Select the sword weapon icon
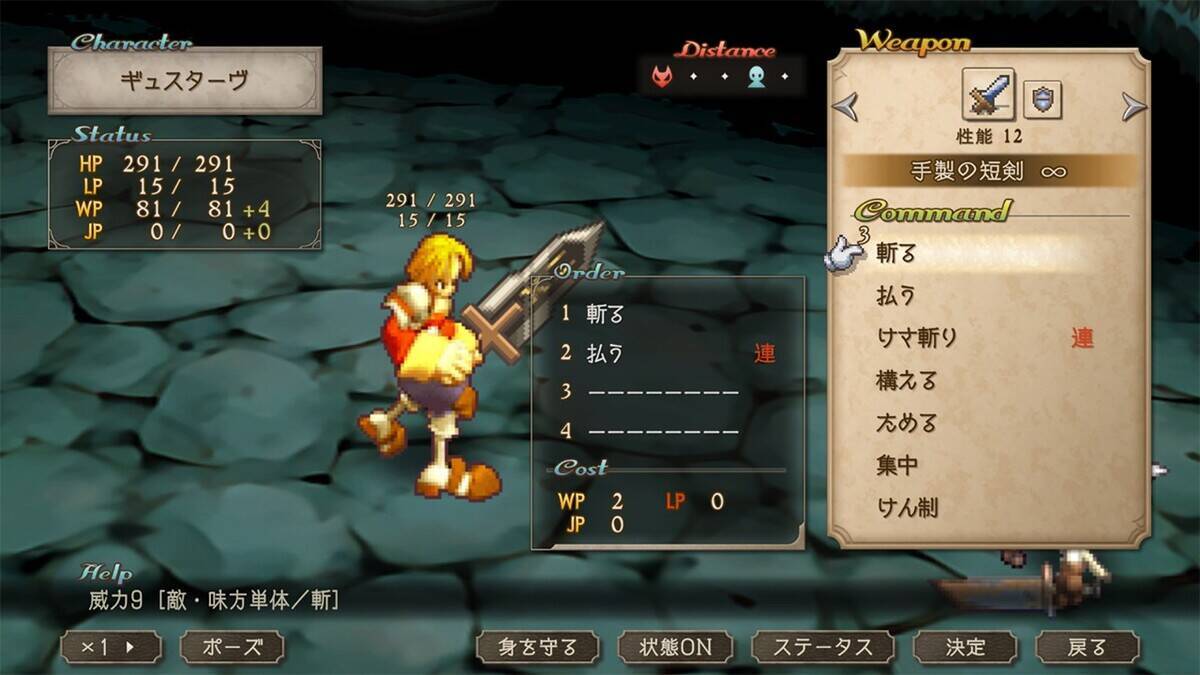 click(988, 96)
